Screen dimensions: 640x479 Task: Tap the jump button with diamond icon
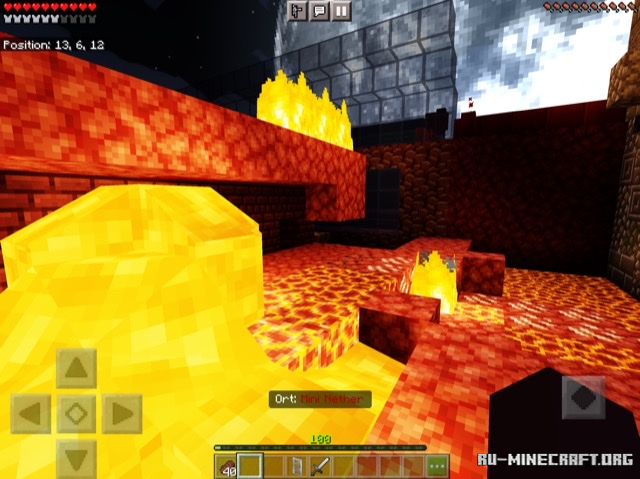pos(583,397)
